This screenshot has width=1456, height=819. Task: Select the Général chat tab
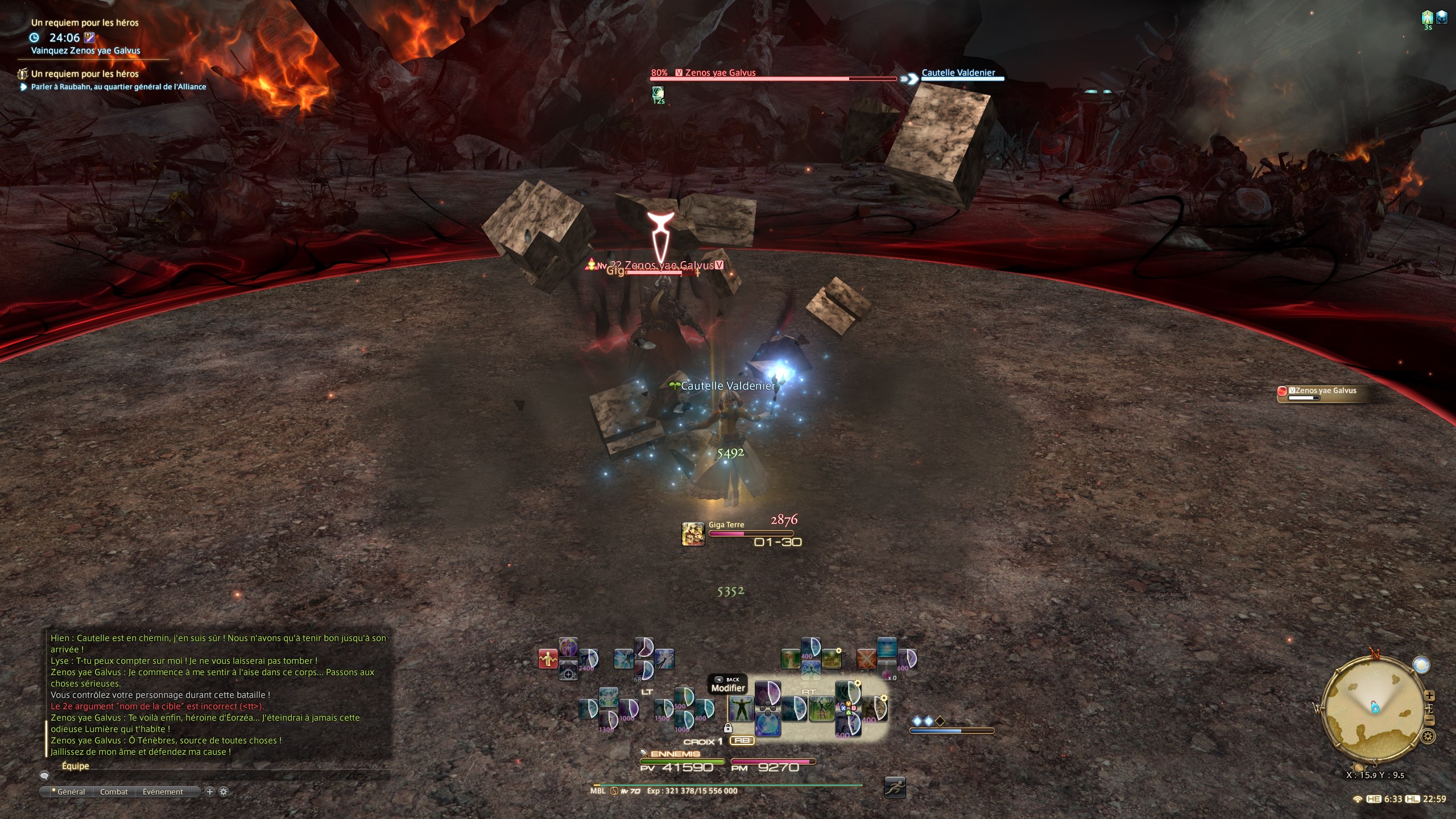coord(71,792)
